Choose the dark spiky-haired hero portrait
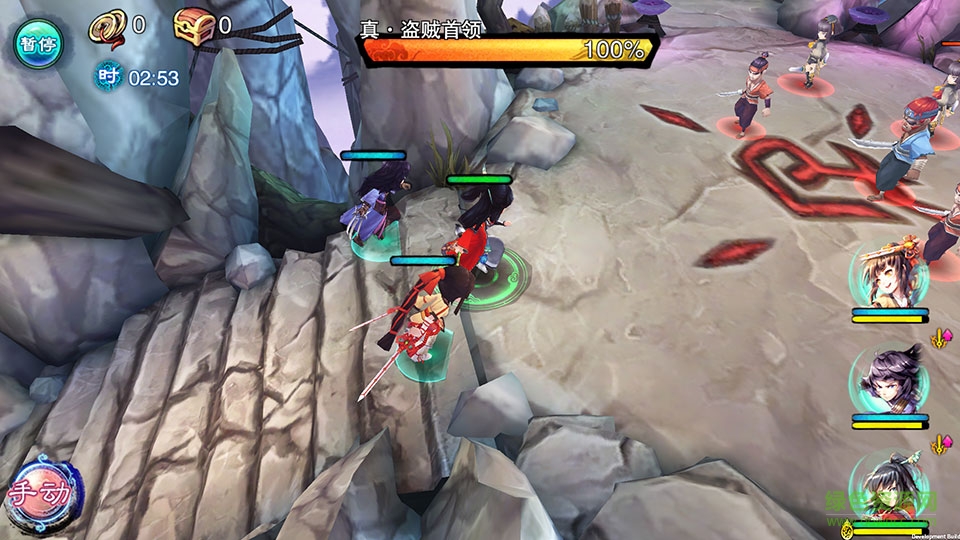 click(x=889, y=380)
